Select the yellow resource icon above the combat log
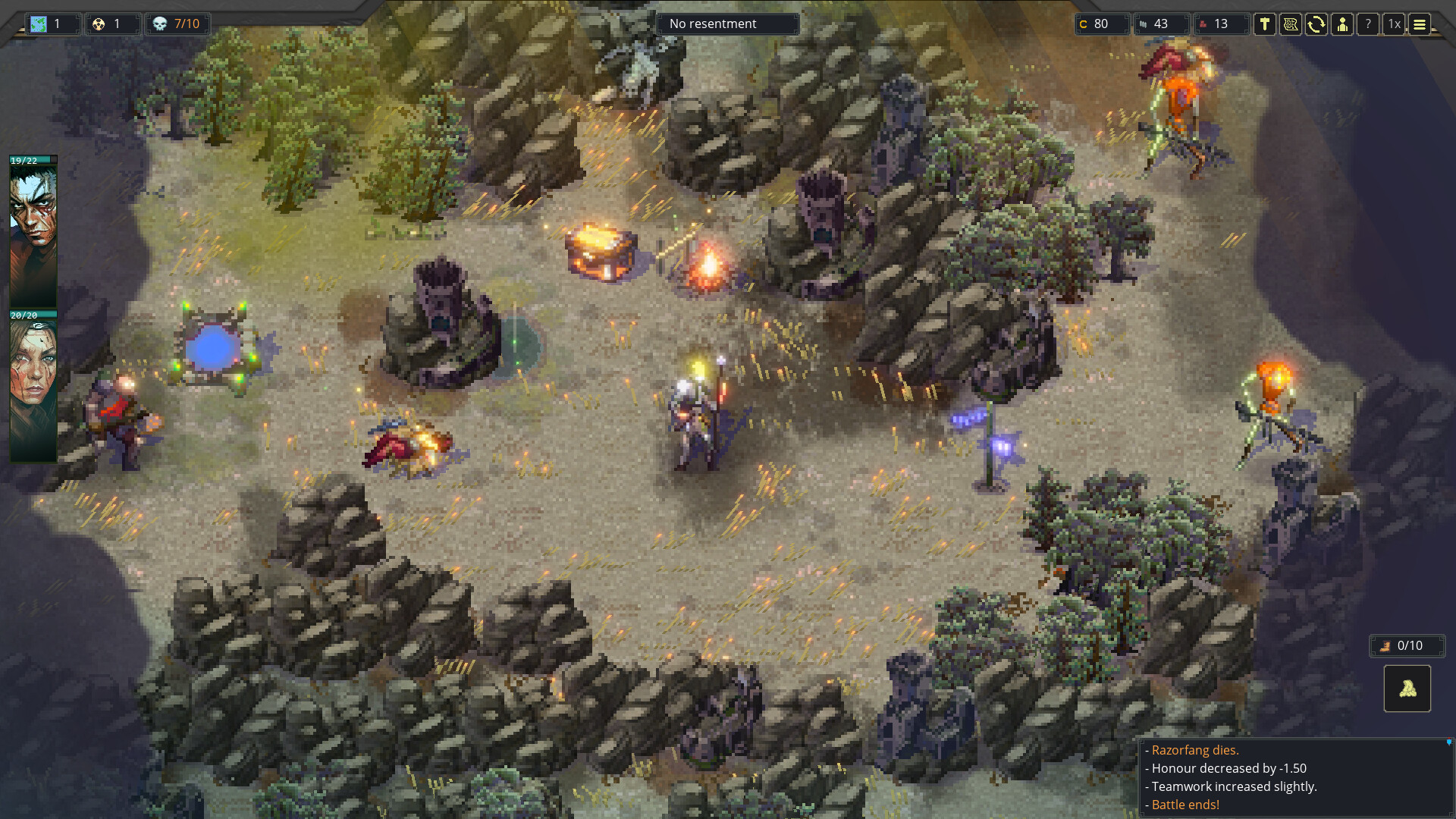1456x819 pixels. click(x=1407, y=689)
